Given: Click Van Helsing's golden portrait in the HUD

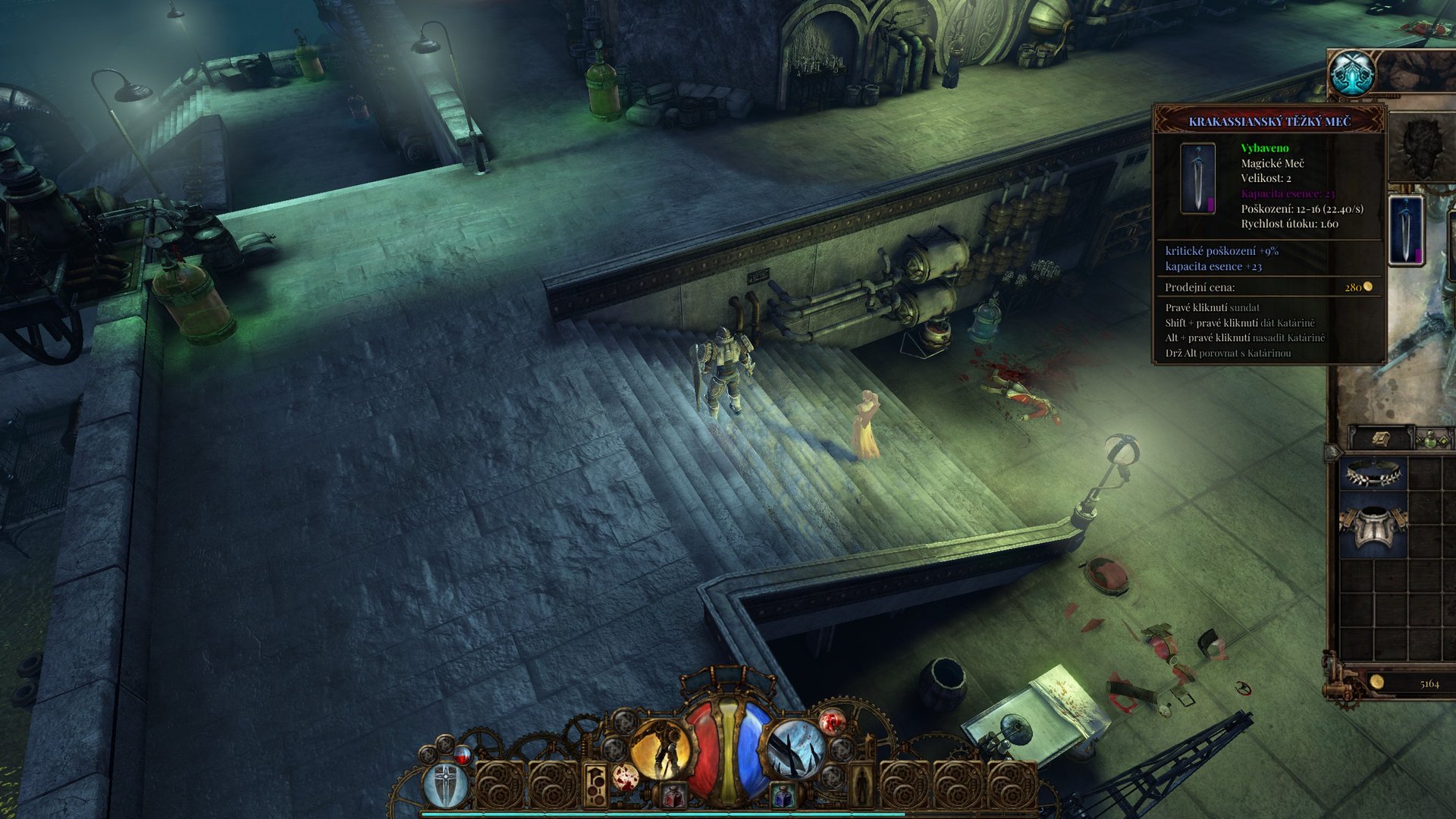Looking at the screenshot, I should pyautogui.click(x=662, y=749).
